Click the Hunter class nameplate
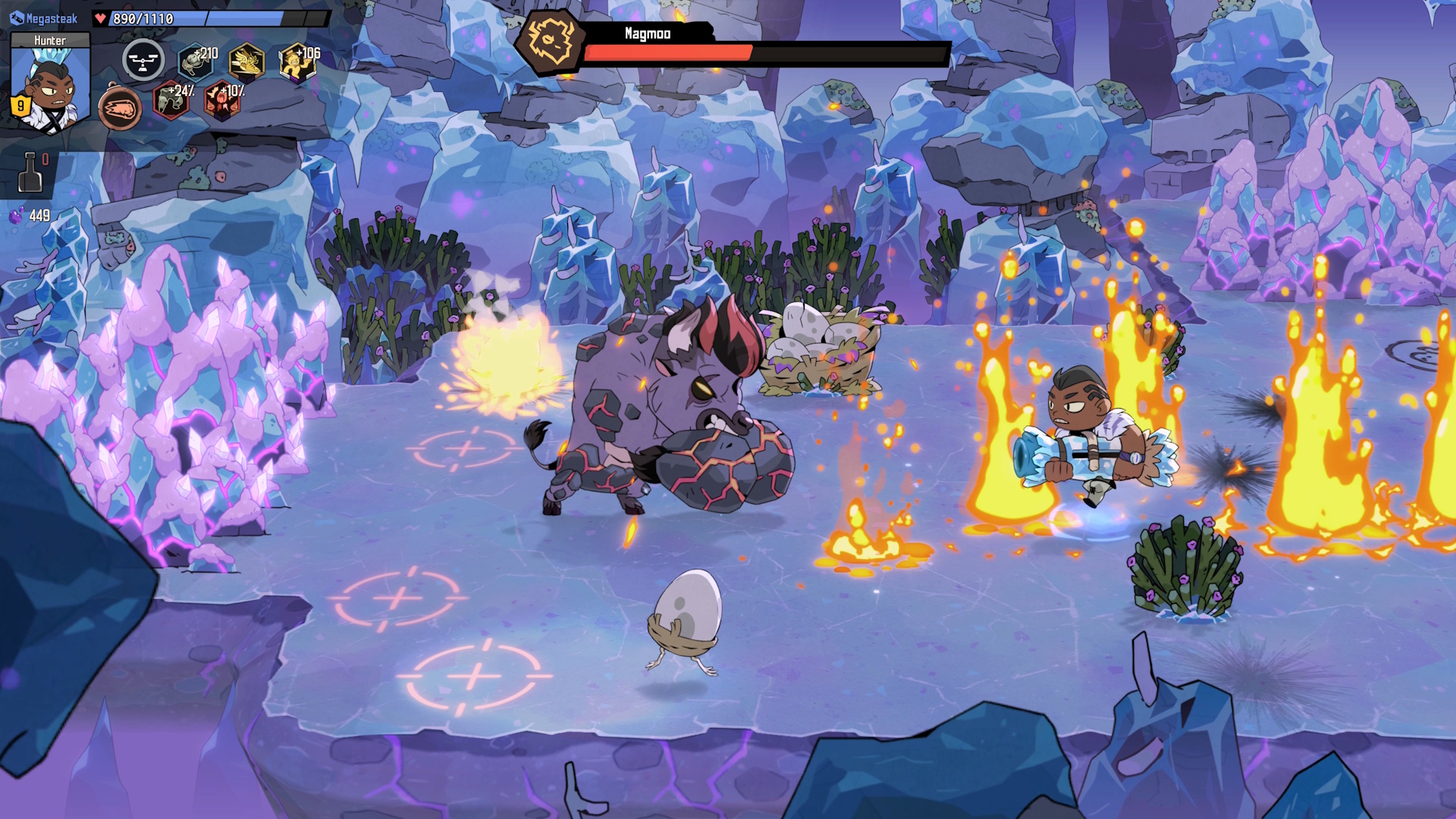Image resolution: width=1456 pixels, height=819 pixels. point(50,39)
